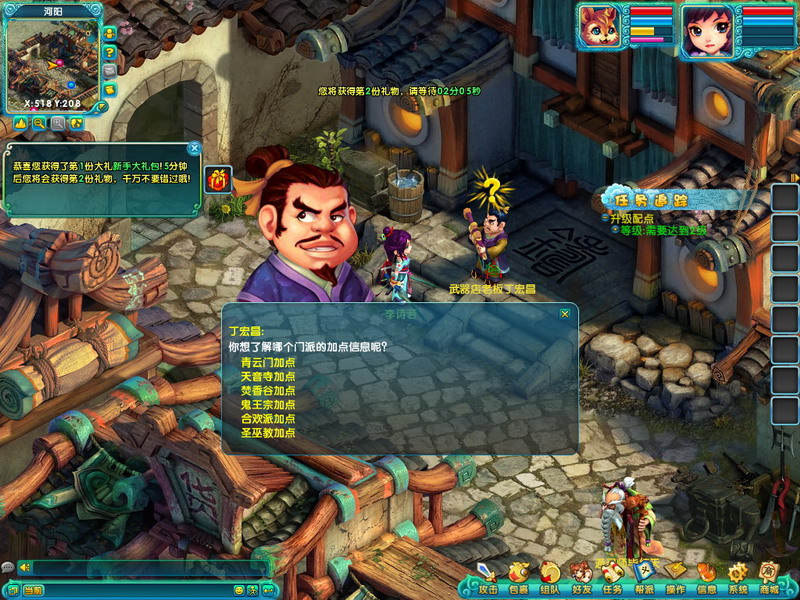The width and height of the screenshot is (800, 600).
Task: Select 天音寺加点 from the dialogue list
Action: (268, 376)
